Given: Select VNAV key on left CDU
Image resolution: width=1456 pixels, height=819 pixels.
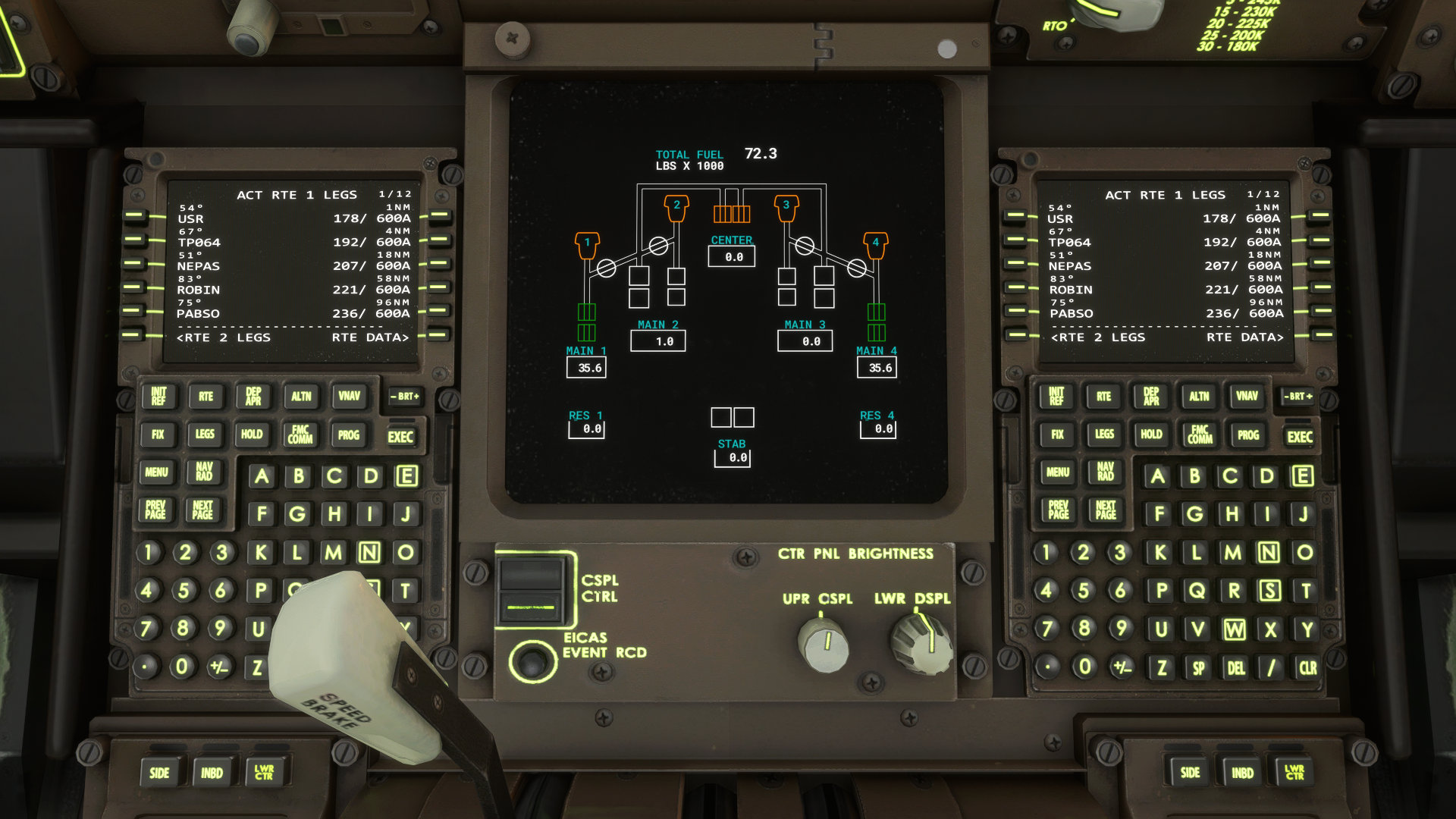Looking at the screenshot, I should [x=349, y=397].
